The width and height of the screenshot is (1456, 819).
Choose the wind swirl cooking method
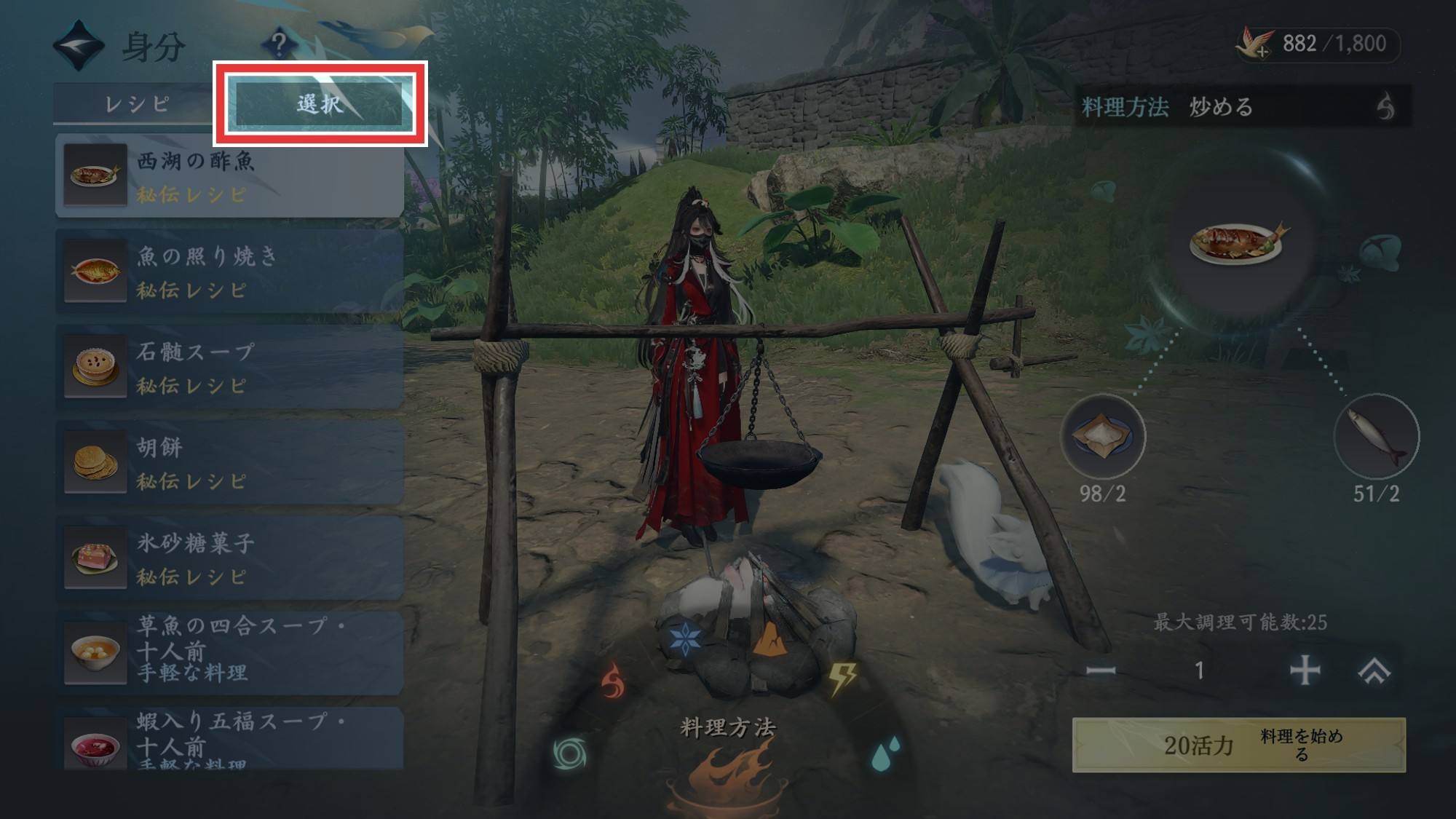click(x=569, y=753)
